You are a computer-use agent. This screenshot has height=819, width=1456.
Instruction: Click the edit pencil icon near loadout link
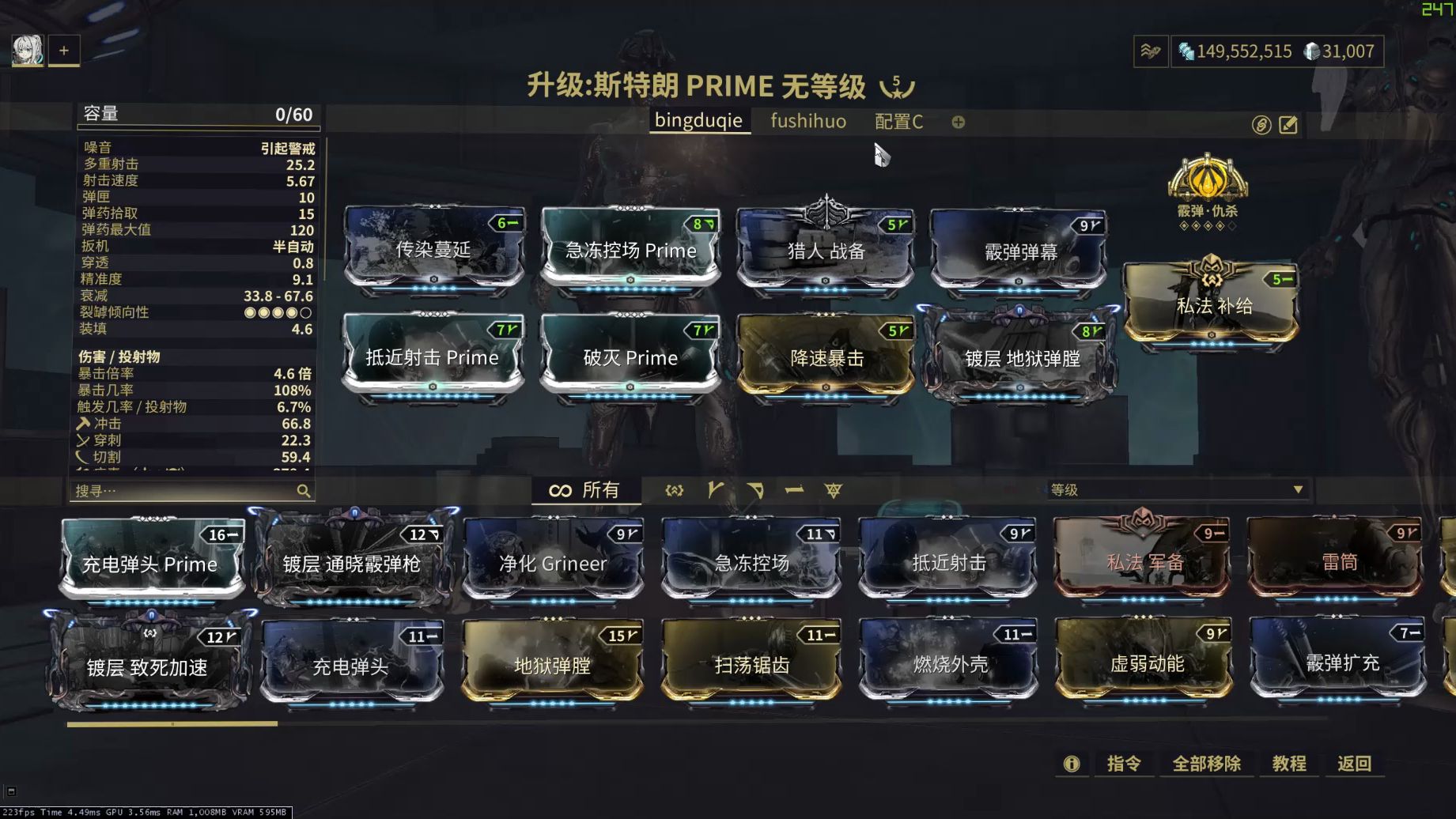[1288, 124]
